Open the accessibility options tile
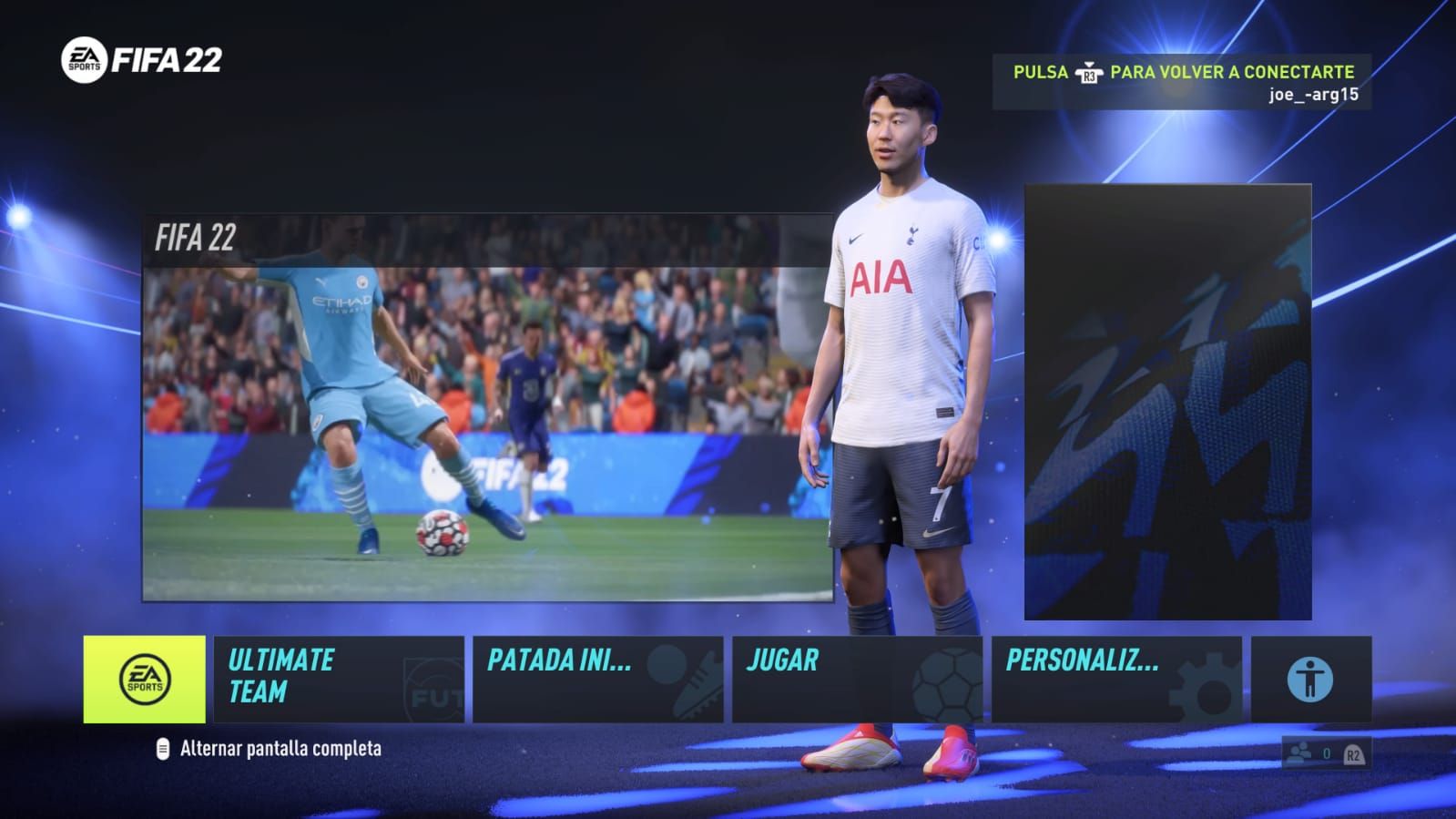 [1310, 680]
